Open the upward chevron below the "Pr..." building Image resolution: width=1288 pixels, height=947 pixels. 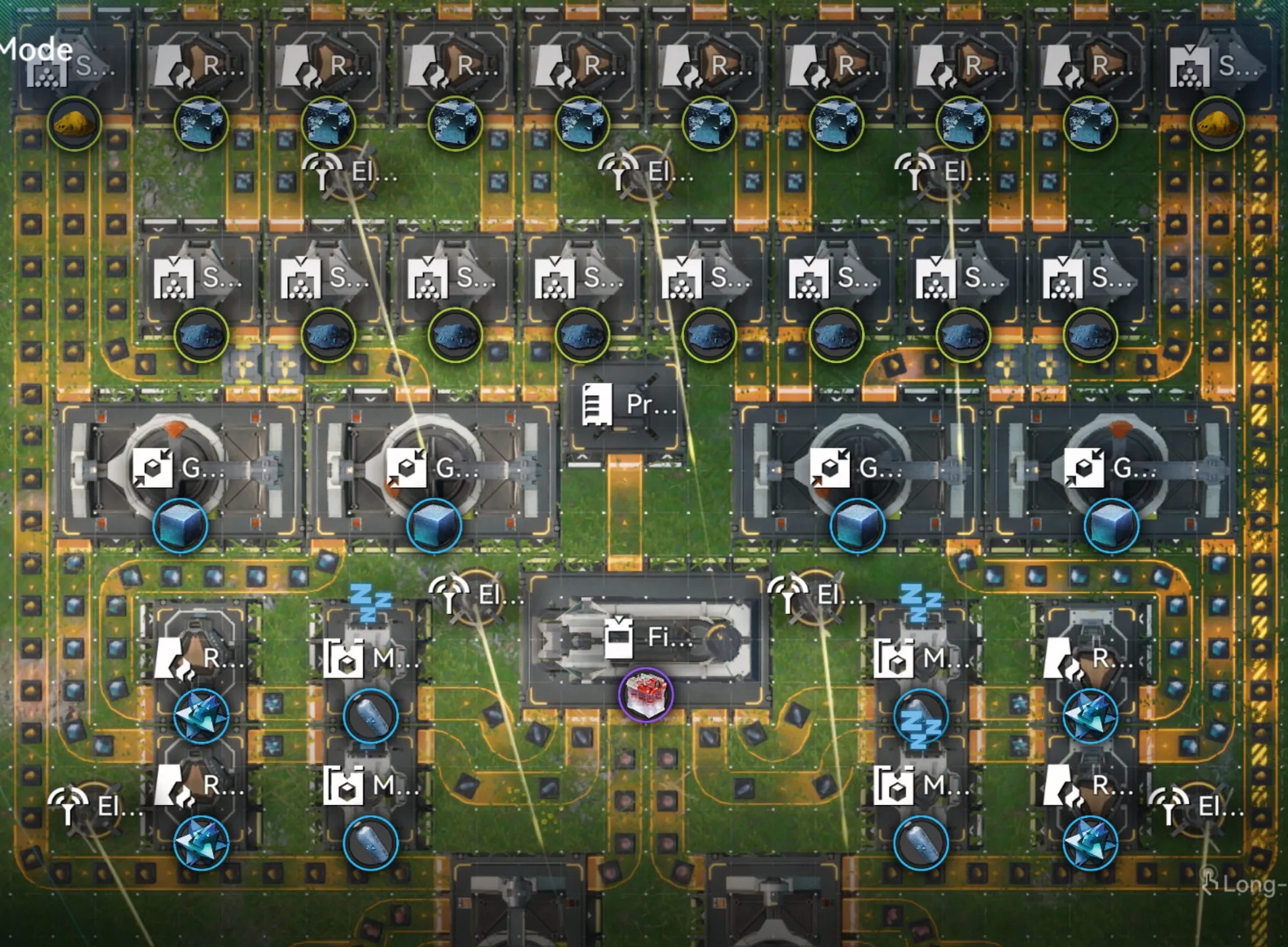point(583,458)
